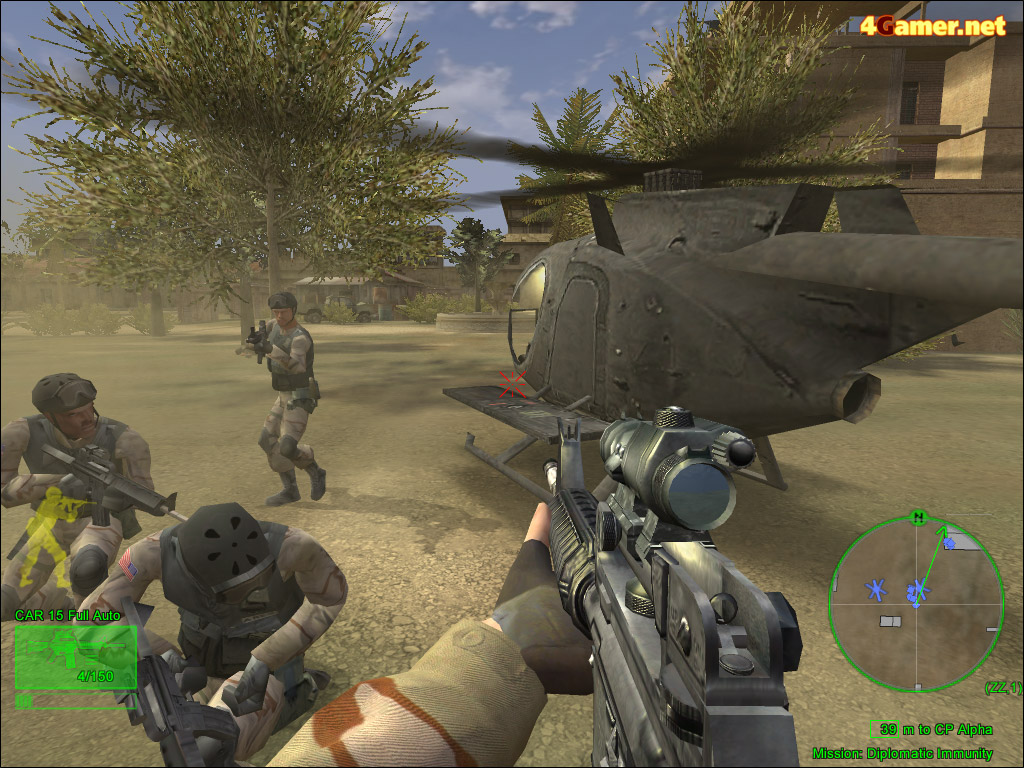Image resolution: width=1024 pixels, height=768 pixels.
Task: Click the green north marker on radar
Action: point(917,517)
